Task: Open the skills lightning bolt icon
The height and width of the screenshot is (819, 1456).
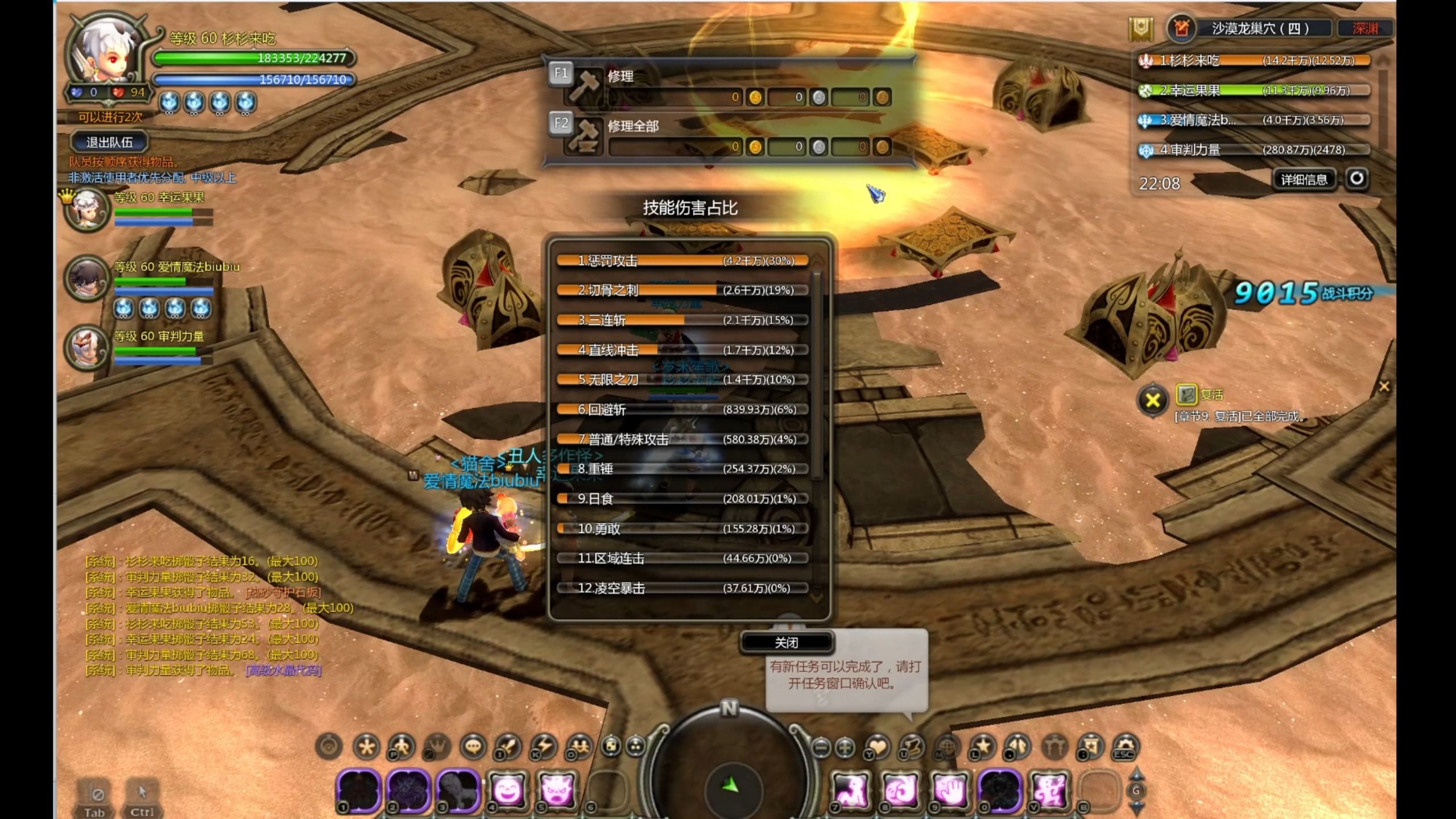Action: tap(543, 747)
